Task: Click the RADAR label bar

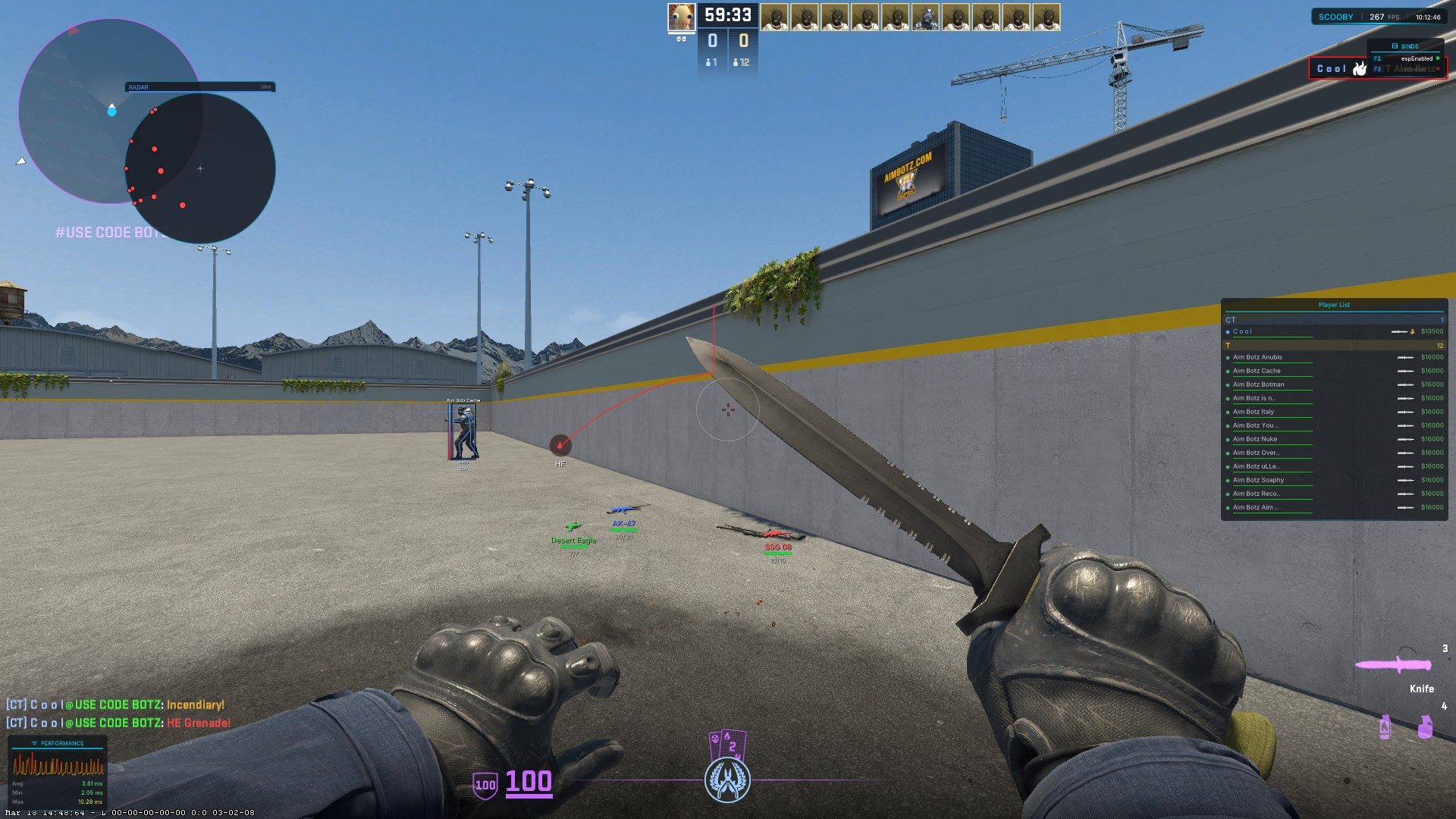Action: coord(201,87)
